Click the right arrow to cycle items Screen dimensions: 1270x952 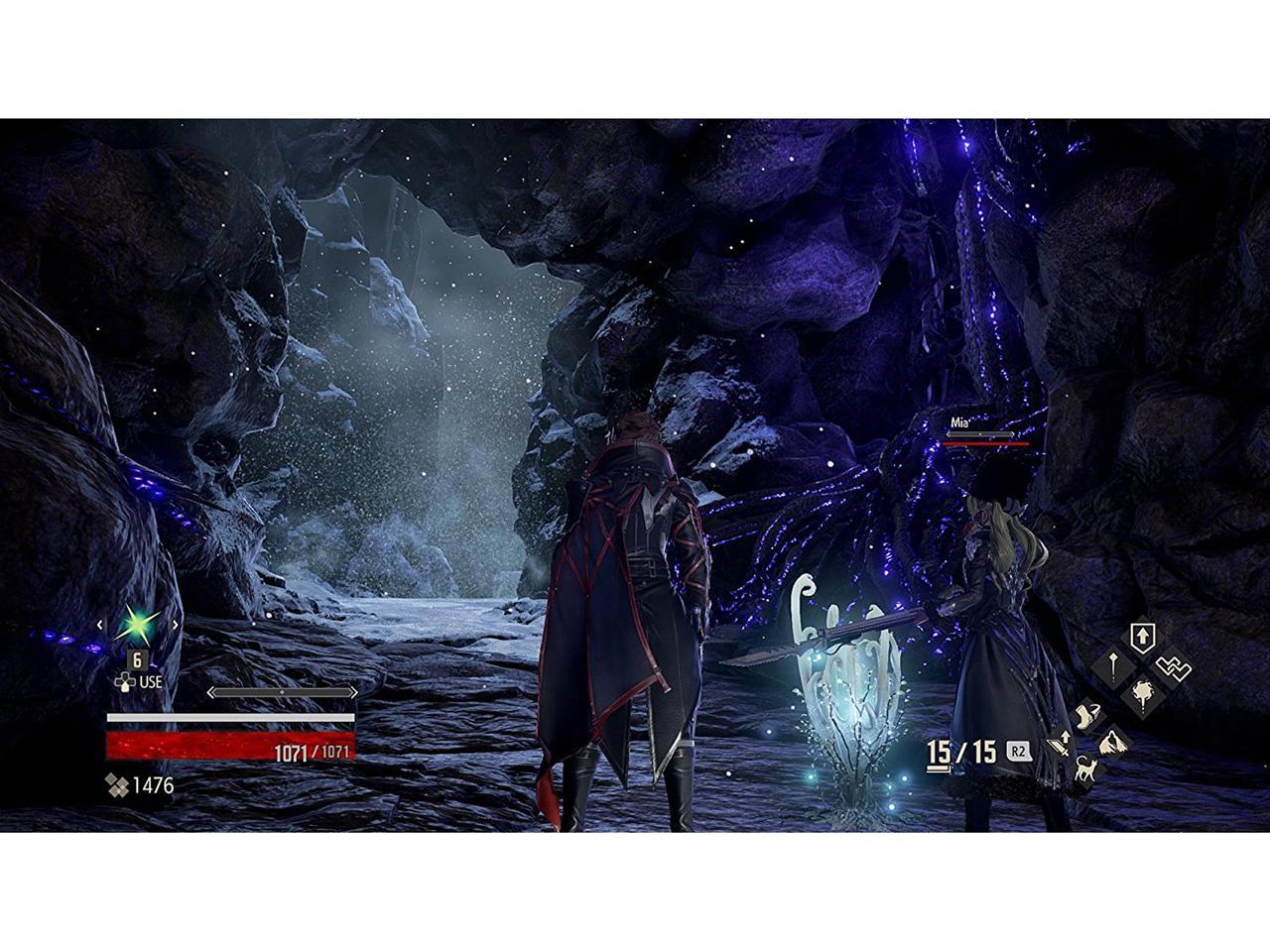point(175,625)
